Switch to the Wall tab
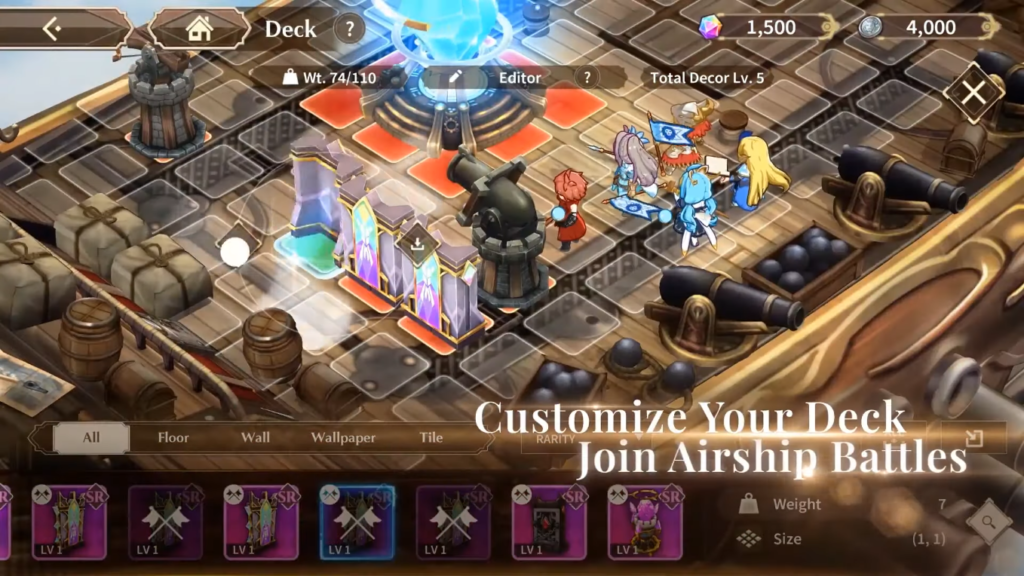Screen dimensions: 1024x576 pyautogui.click(x=255, y=438)
